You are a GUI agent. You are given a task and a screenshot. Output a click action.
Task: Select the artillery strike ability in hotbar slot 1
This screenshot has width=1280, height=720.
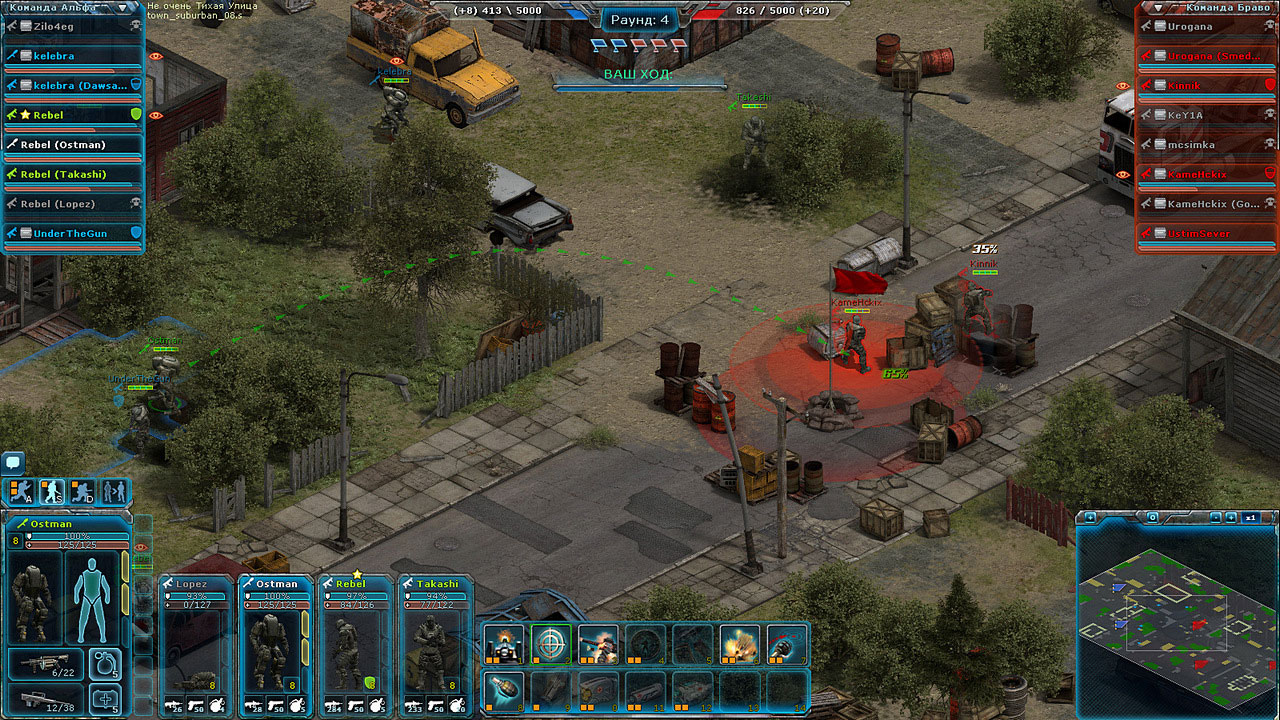502,644
